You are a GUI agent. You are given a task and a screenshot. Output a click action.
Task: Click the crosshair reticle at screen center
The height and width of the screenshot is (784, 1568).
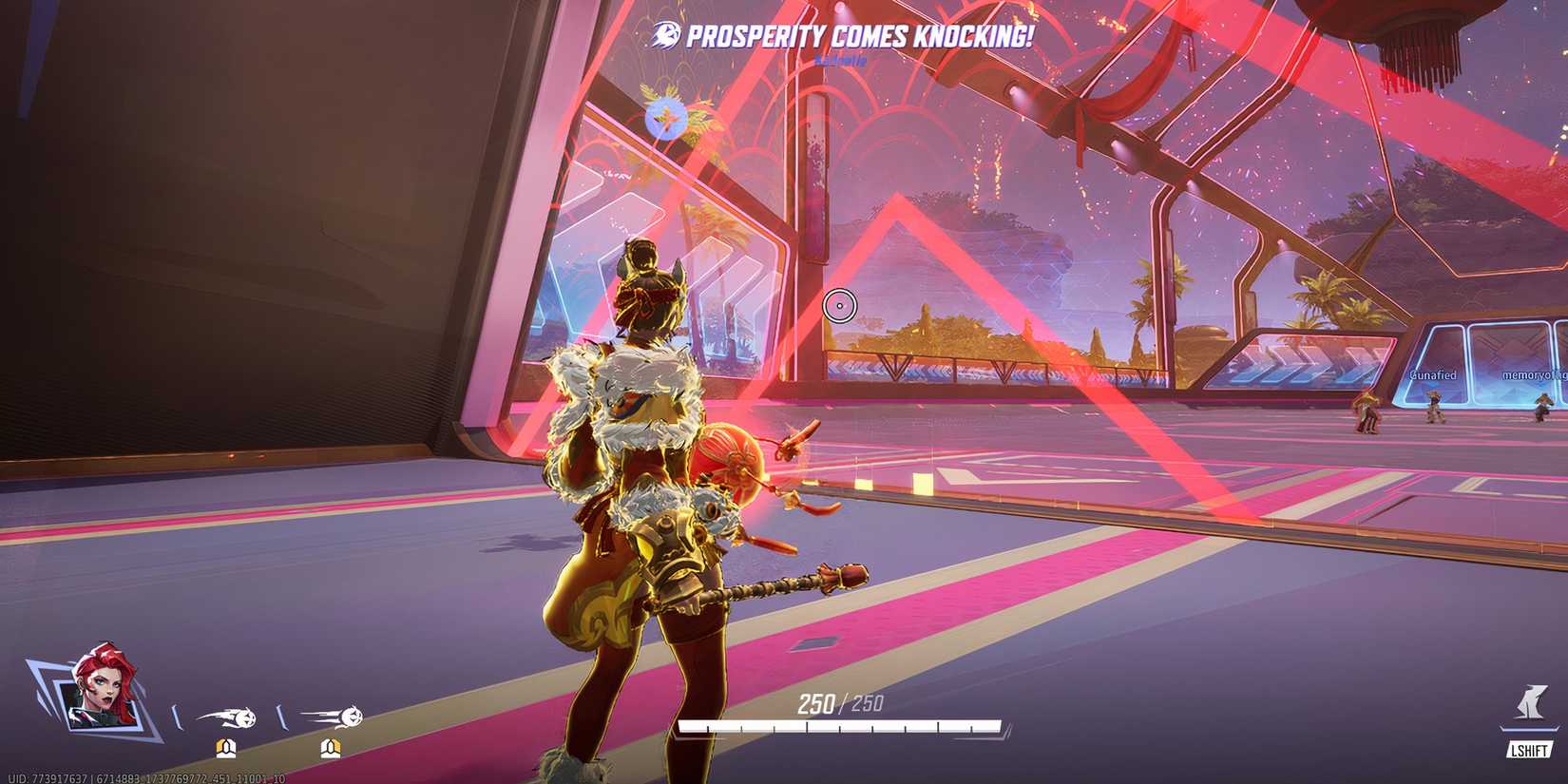click(840, 306)
